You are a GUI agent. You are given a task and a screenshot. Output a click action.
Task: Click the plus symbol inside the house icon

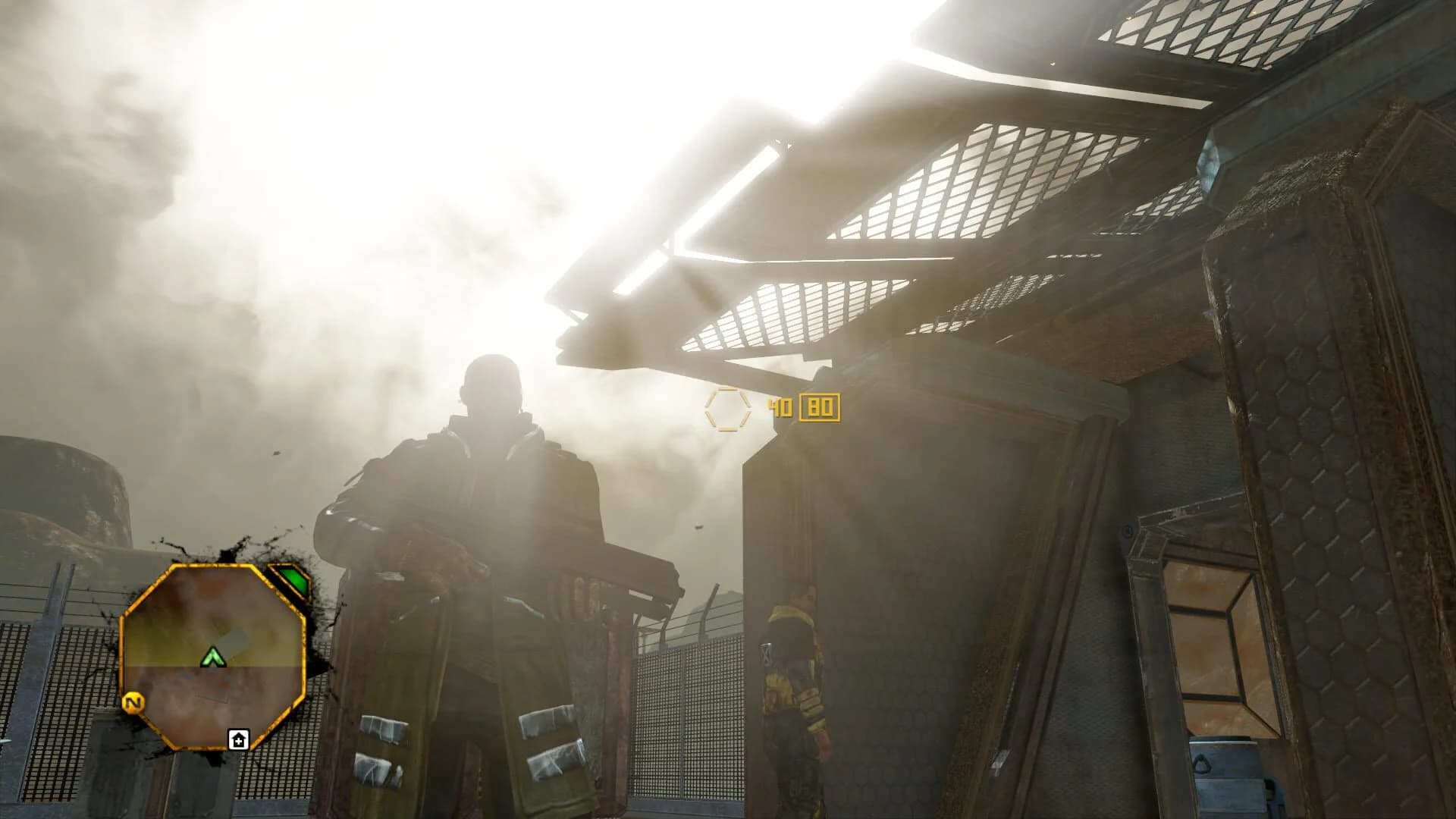coord(240,741)
